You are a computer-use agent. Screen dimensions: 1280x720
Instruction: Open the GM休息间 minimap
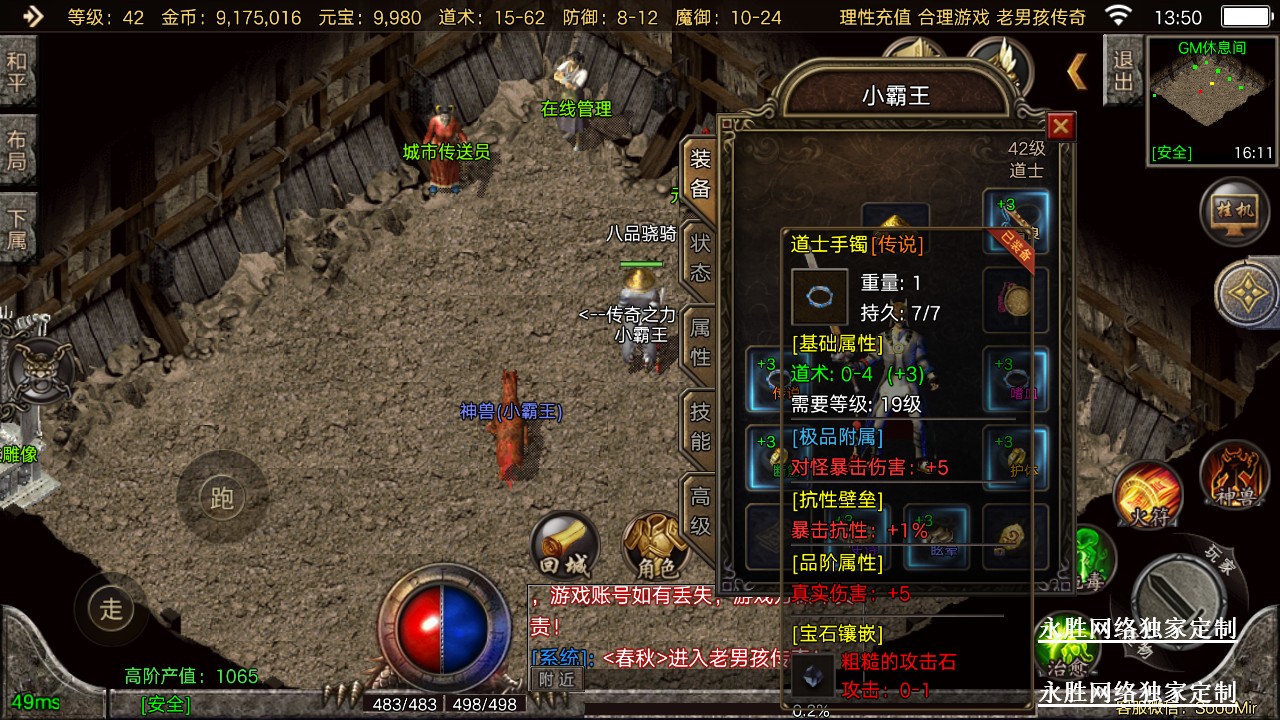point(1211,100)
